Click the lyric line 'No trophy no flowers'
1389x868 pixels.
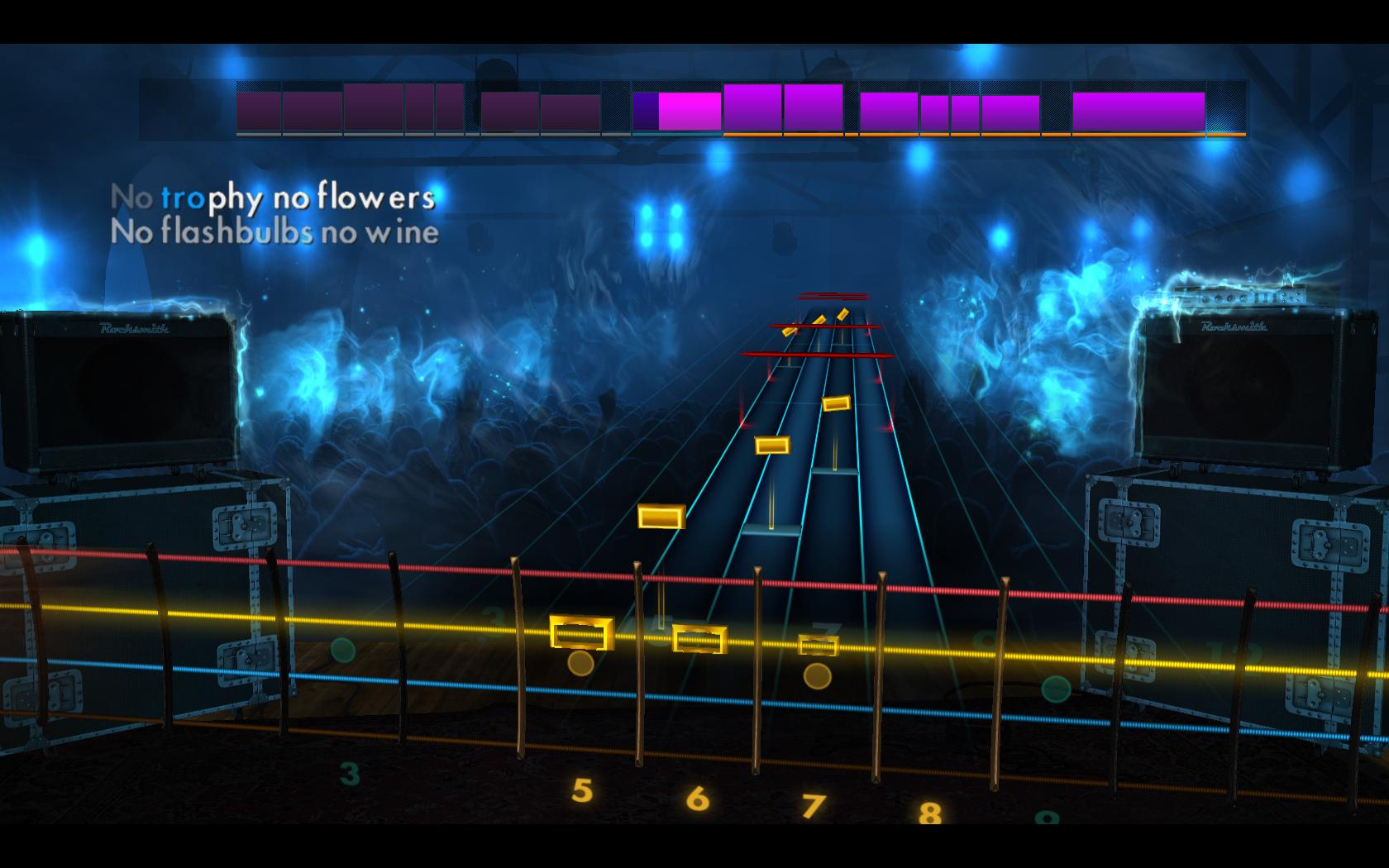click(x=277, y=198)
